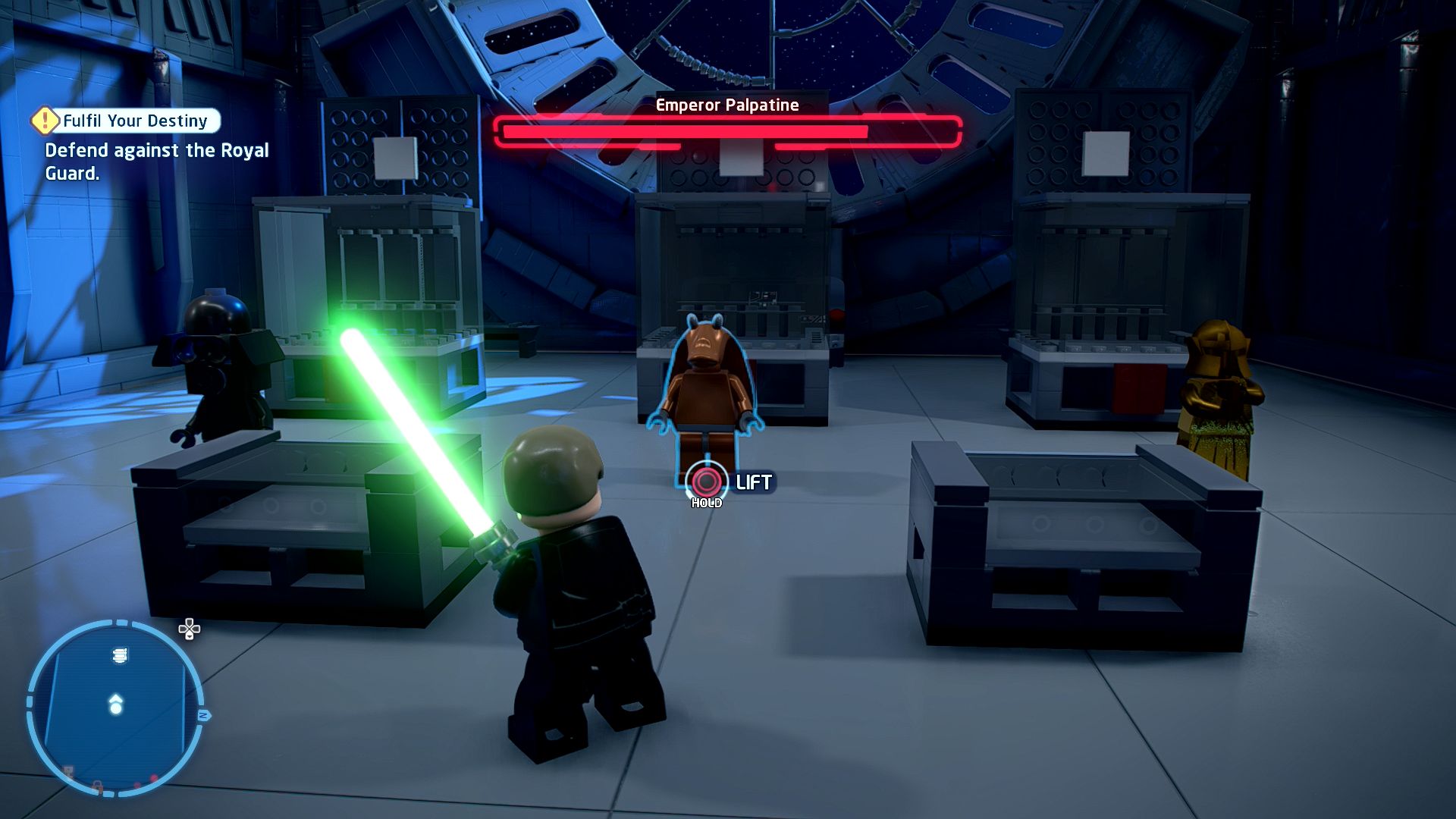Open the circular minimap

(115, 708)
